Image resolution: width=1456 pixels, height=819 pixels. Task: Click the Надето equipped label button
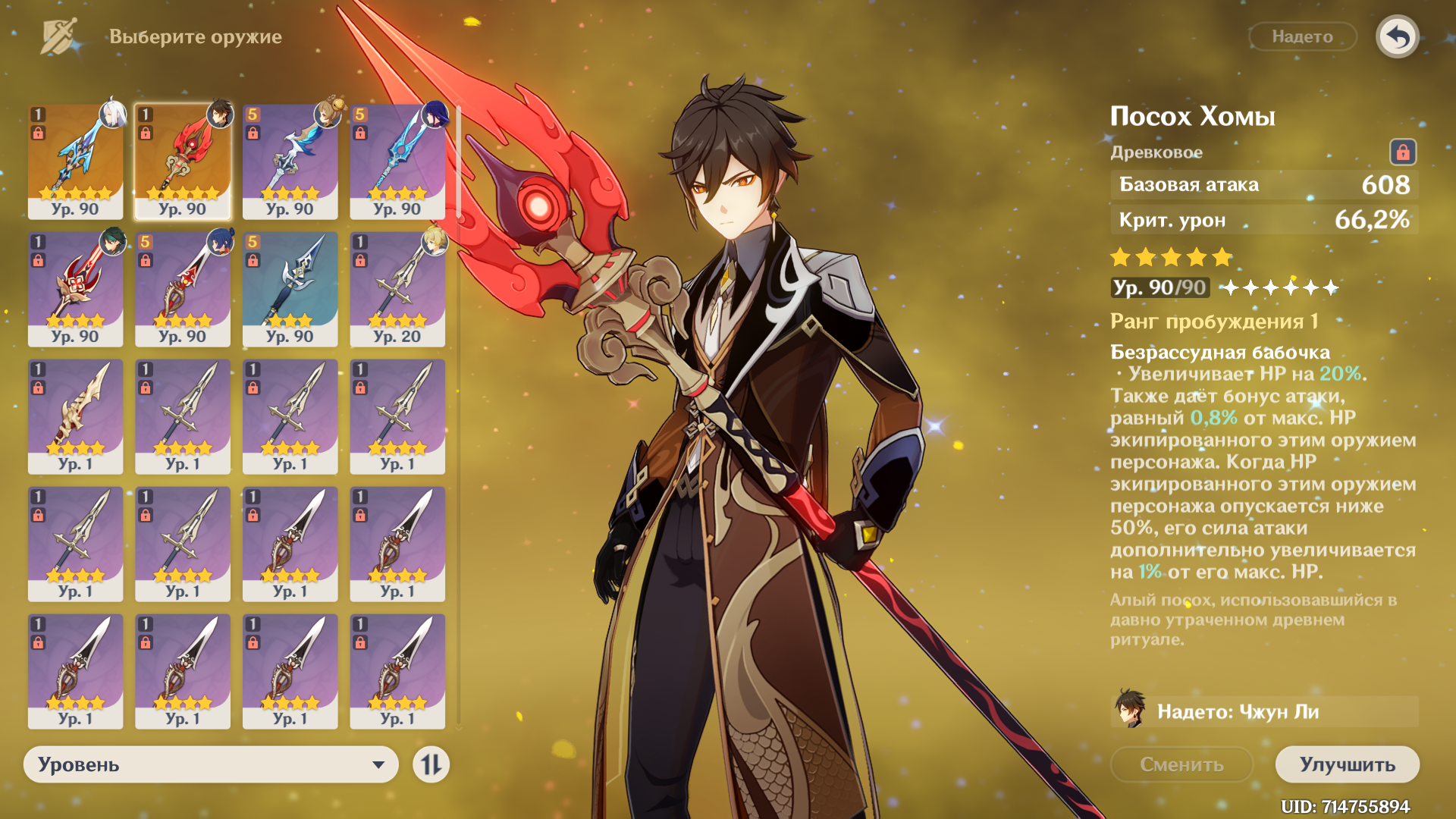pos(1302,36)
